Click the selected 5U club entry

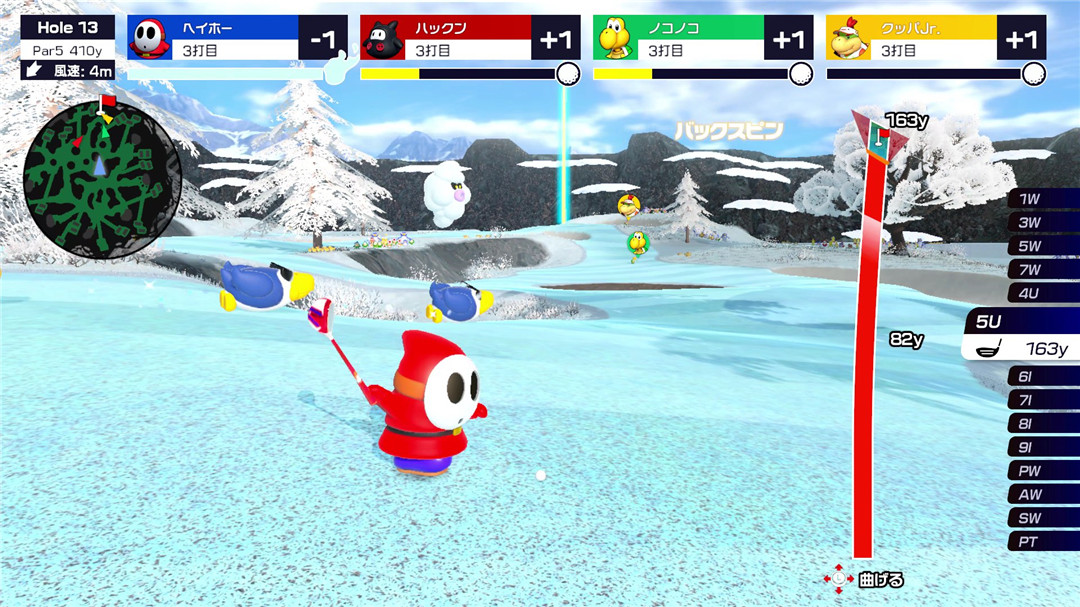pyautogui.click(x=1022, y=335)
